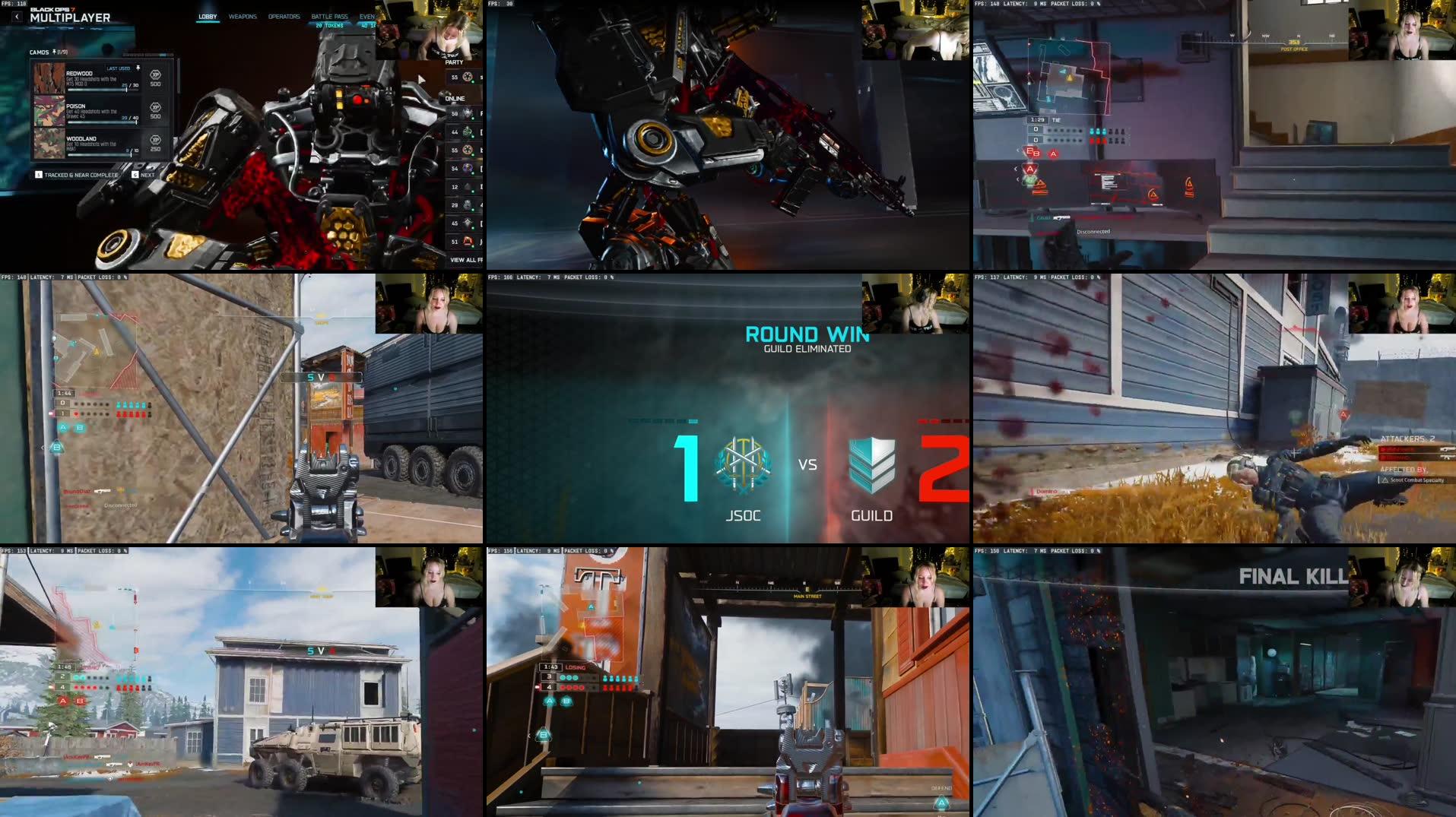Image resolution: width=1456 pixels, height=817 pixels.
Task: Open the Operators tab
Action: (284, 17)
